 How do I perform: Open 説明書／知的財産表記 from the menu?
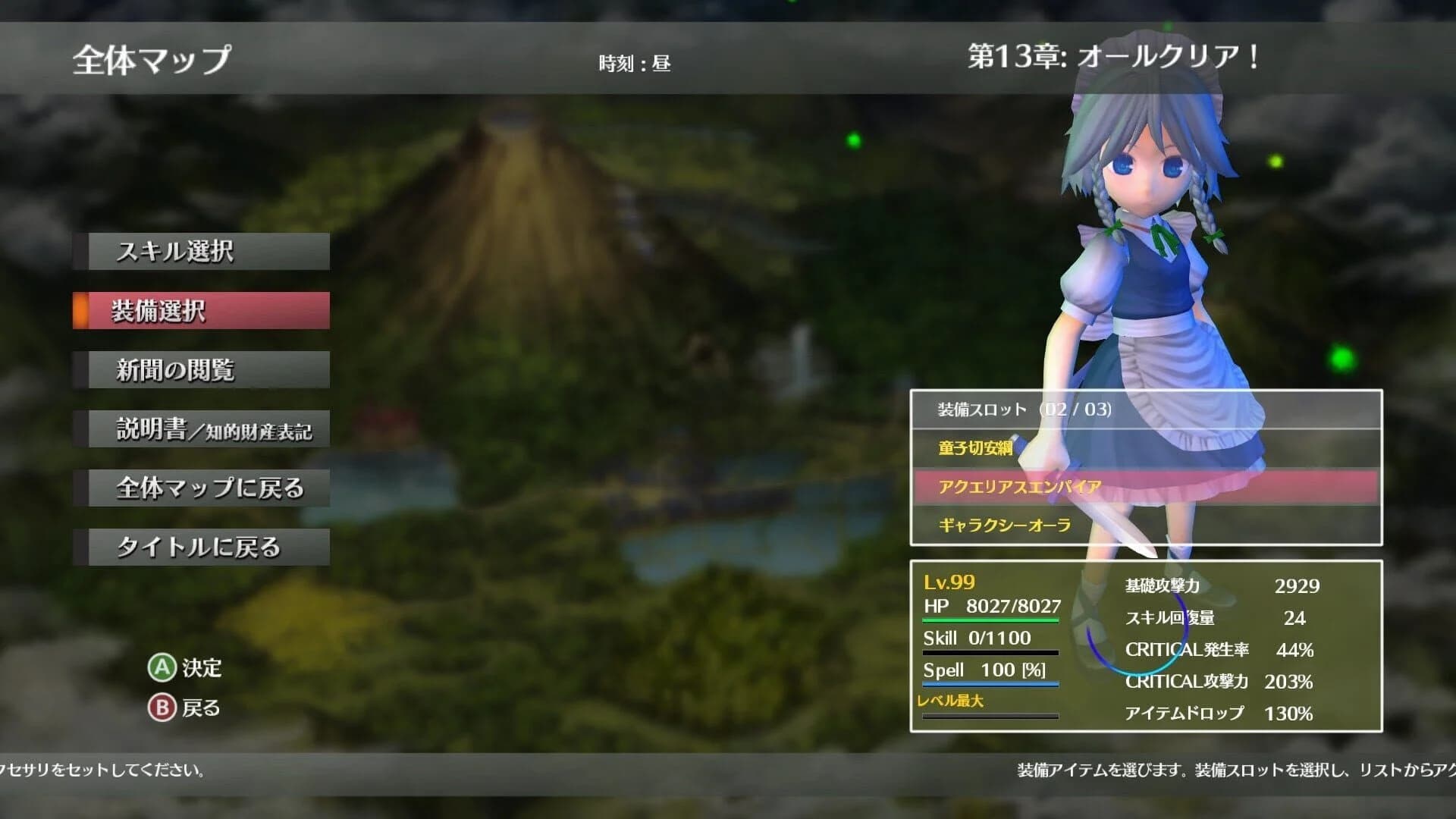tap(202, 428)
